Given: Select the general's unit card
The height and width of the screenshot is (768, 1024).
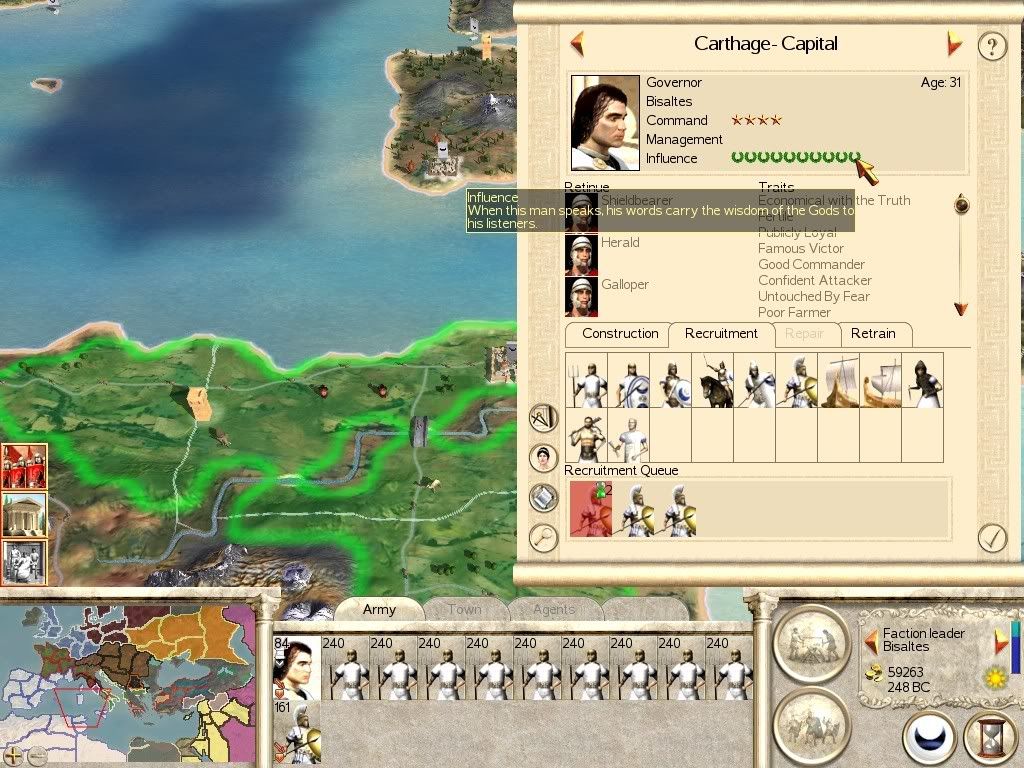Looking at the screenshot, I should tap(296, 668).
